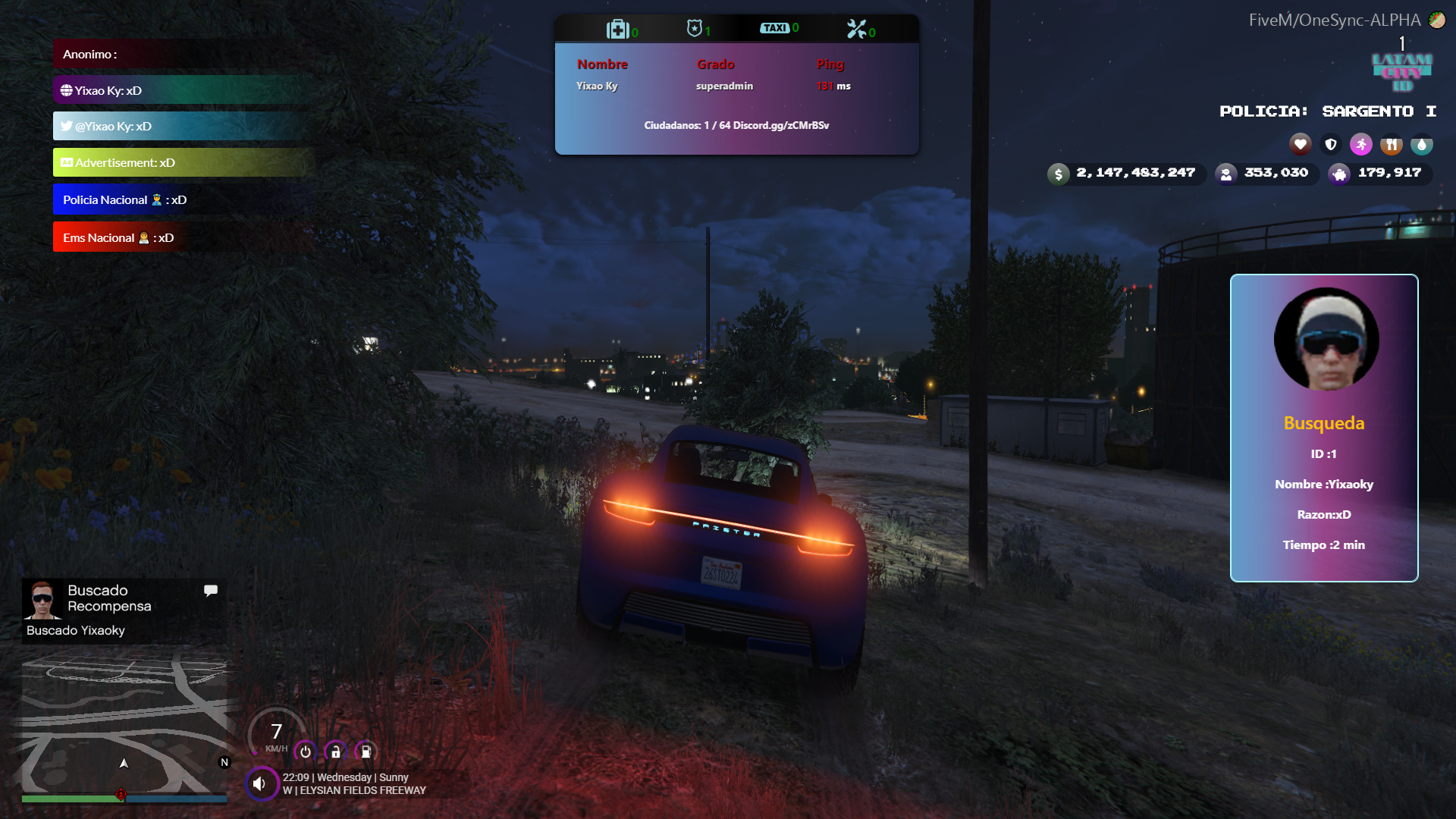
Task: Open the Busqueda wanted profile card
Action: 1324,428
